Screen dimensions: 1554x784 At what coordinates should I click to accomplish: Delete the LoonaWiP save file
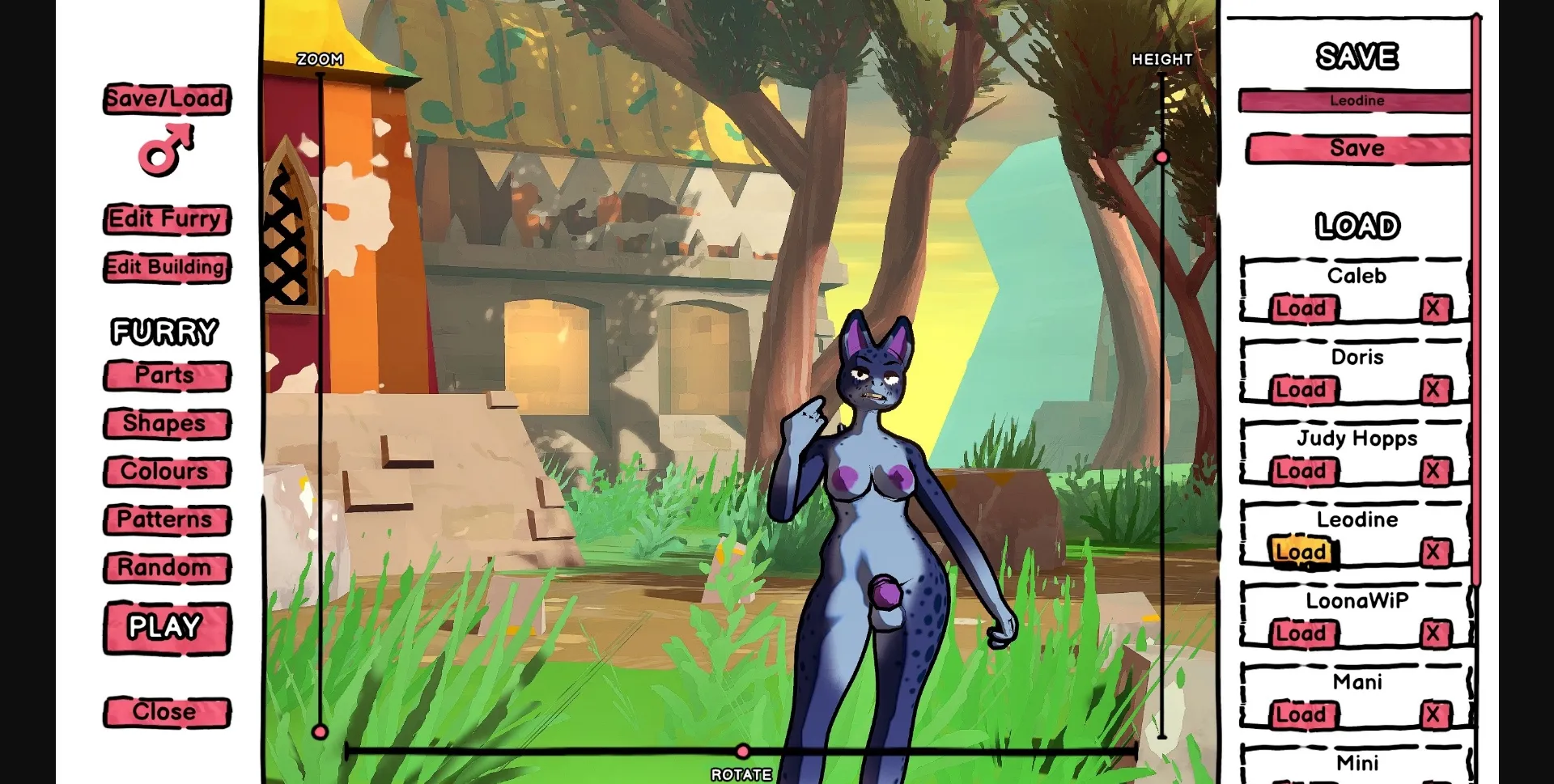coord(1436,633)
